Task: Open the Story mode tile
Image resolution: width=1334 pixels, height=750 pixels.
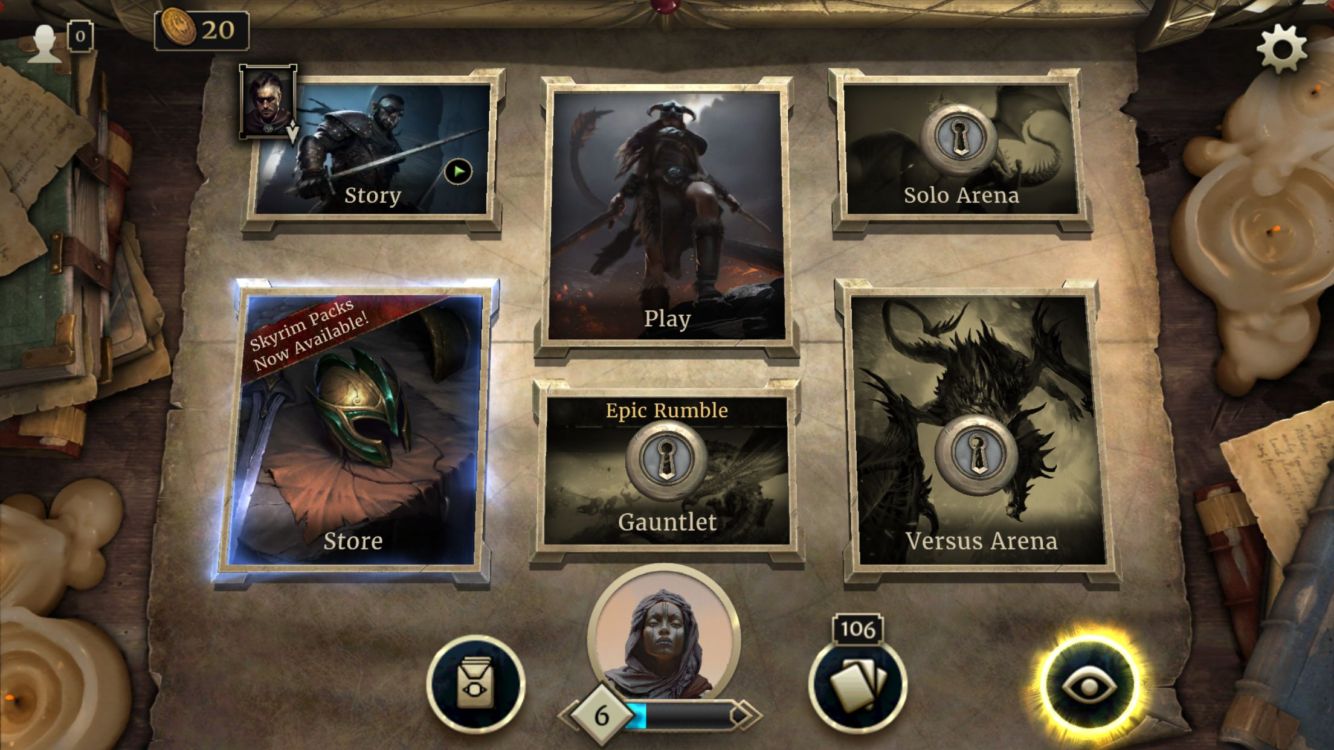Action: (372, 150)
